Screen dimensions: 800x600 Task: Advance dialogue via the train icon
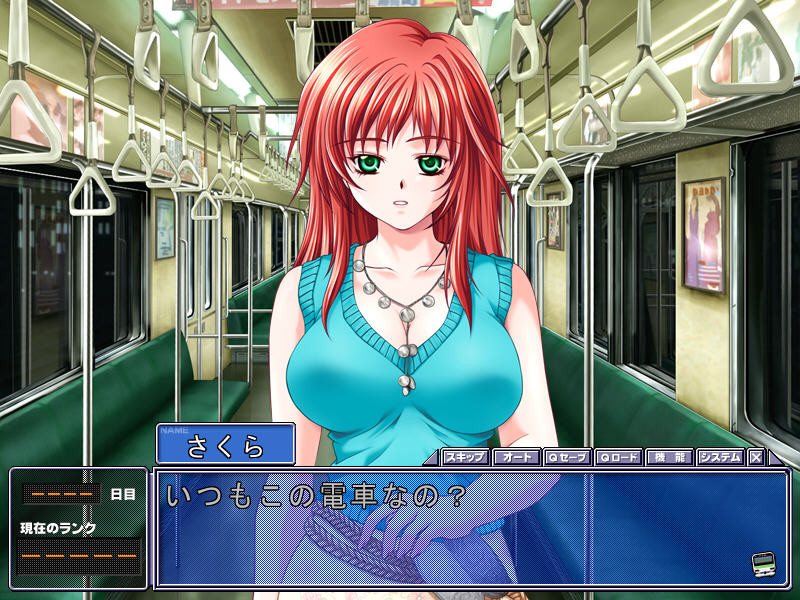[x=764, y=563]
